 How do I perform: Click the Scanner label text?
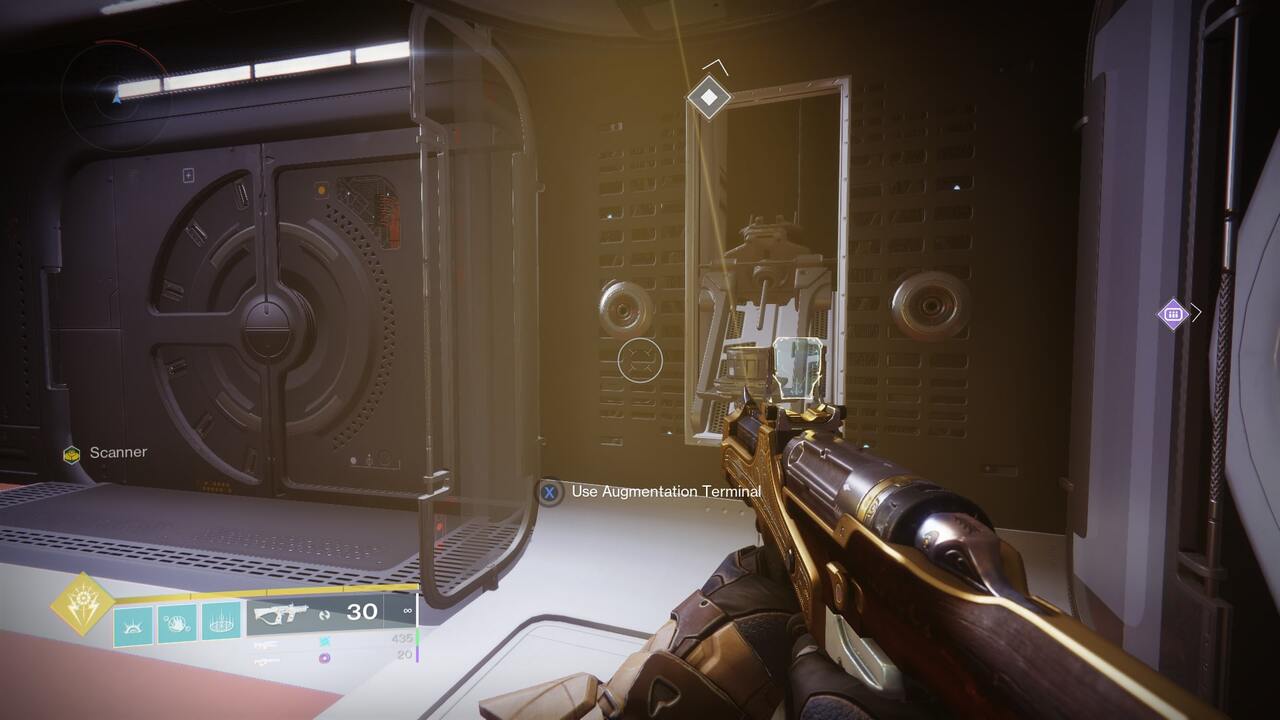point(117,451)
